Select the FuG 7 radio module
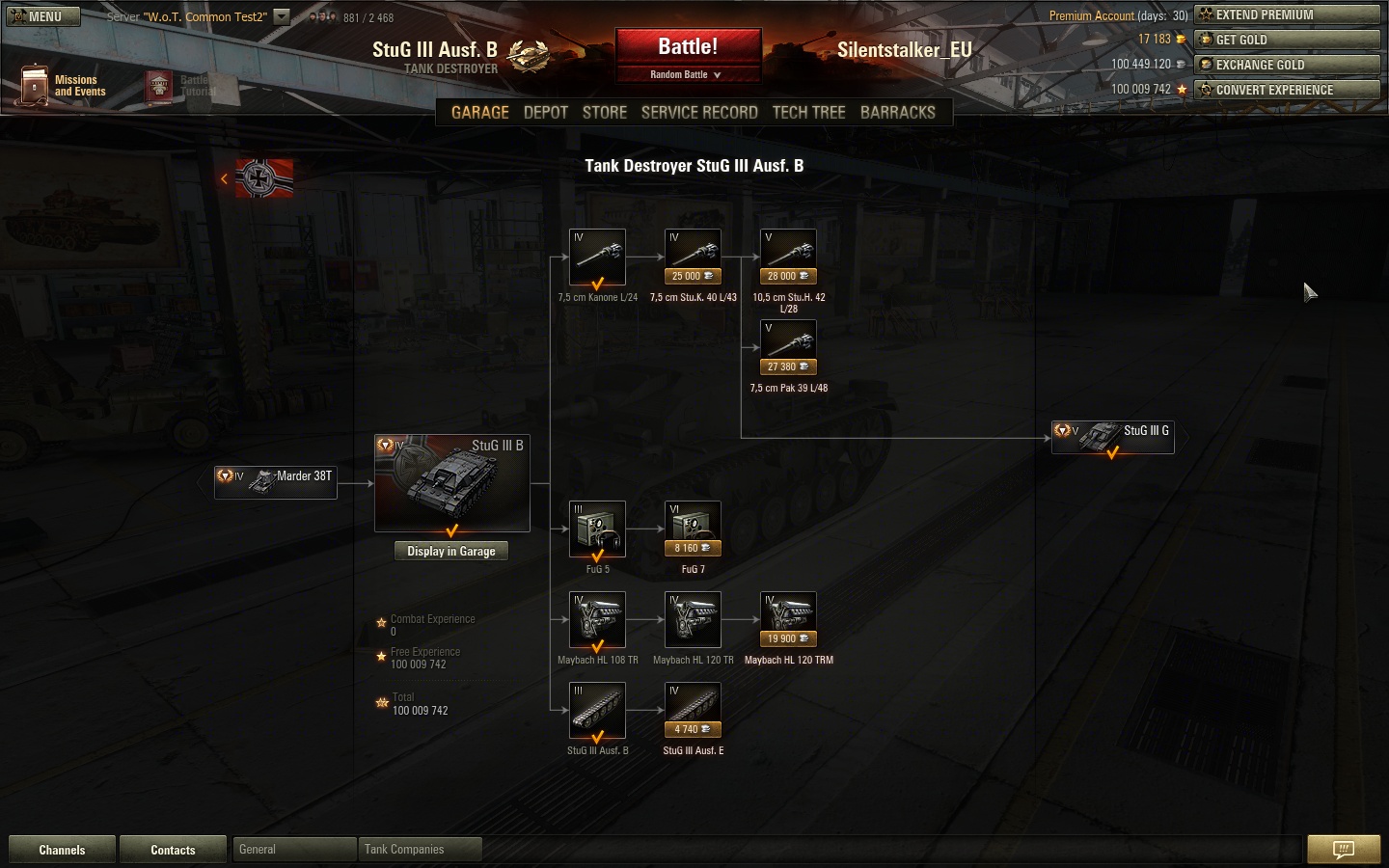This screenshot has height=868, width=1389. click(x=693, y=529)
